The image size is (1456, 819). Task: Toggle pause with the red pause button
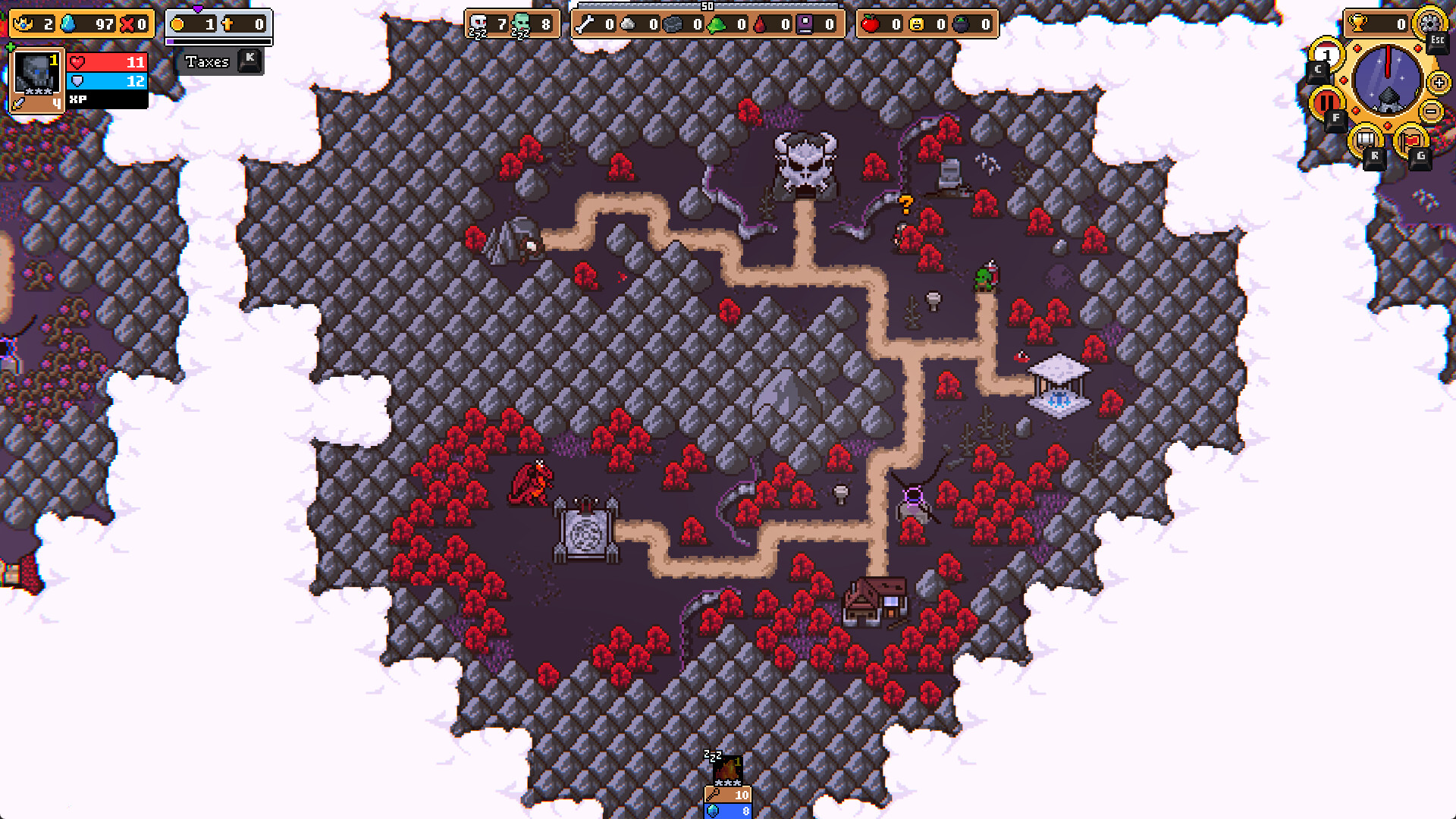[x=1326, y=101]
